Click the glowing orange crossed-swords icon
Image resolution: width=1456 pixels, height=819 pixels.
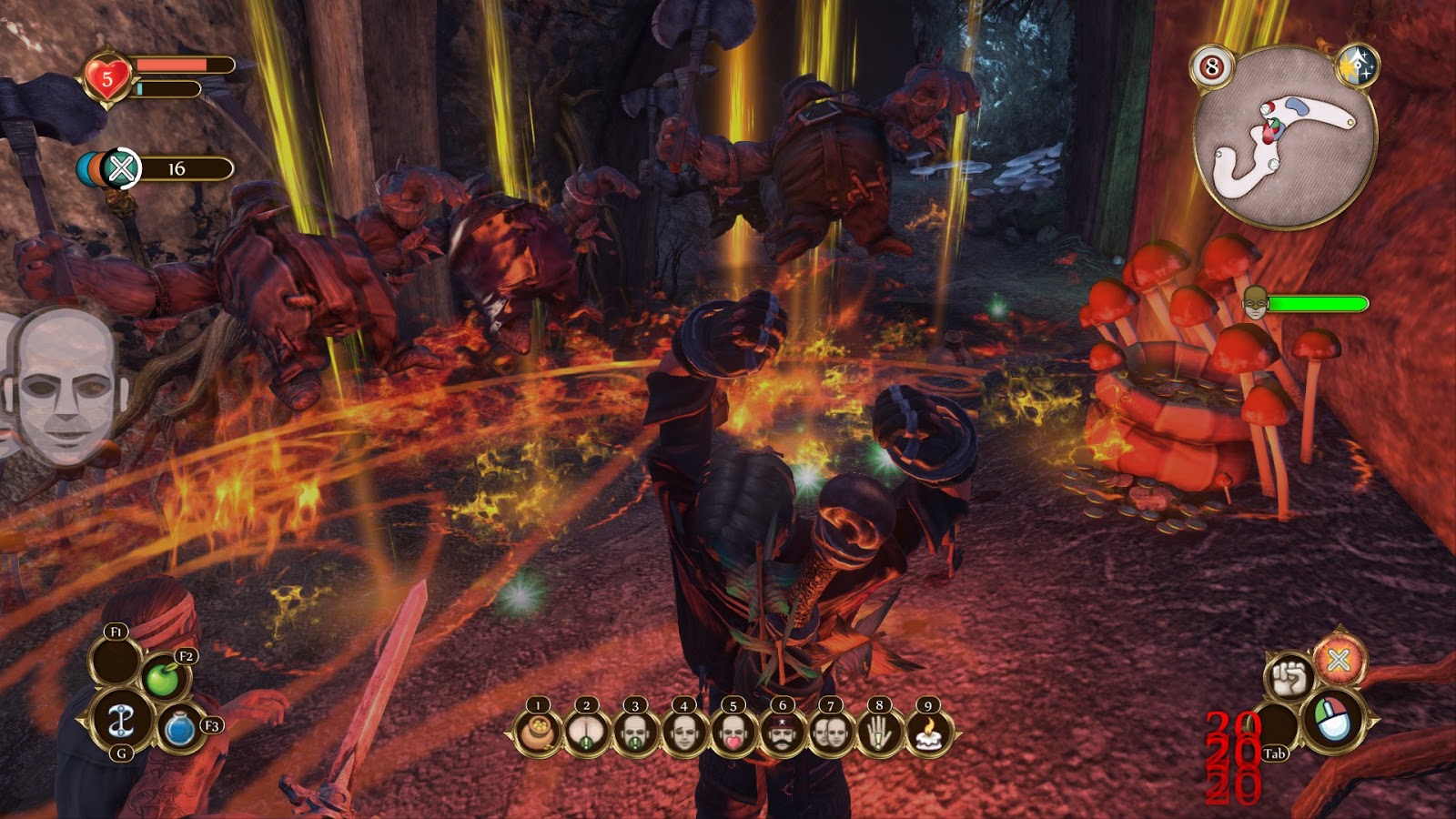1339,660
